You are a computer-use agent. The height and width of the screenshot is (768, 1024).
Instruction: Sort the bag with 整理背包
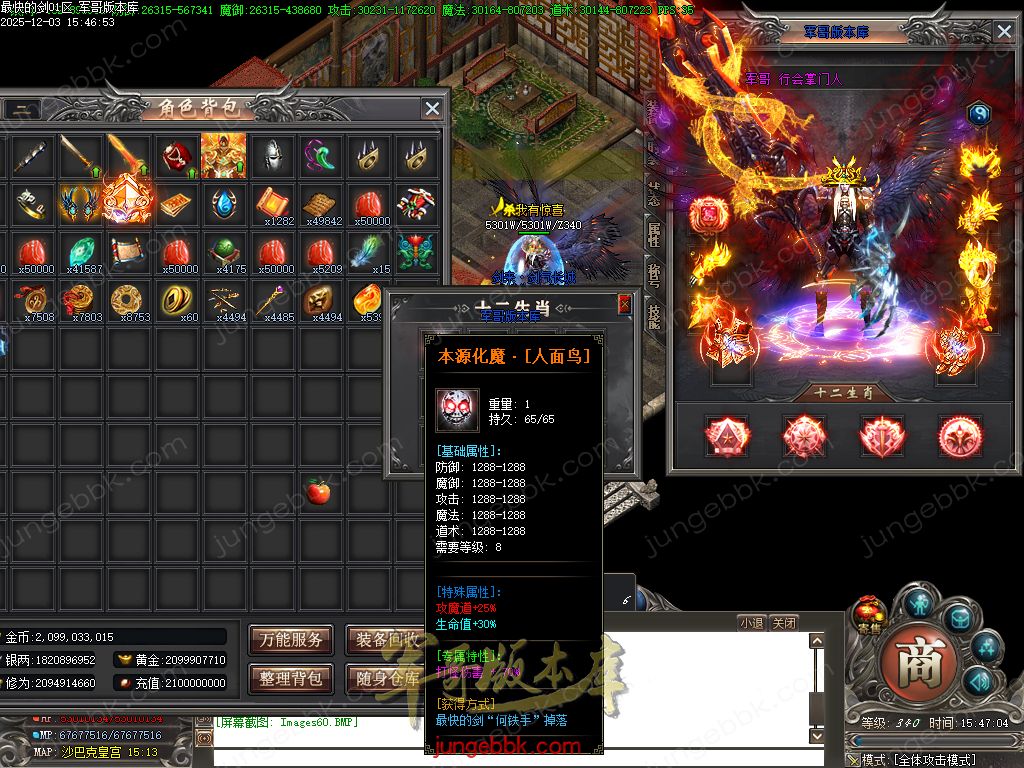[x=291, y=678]
